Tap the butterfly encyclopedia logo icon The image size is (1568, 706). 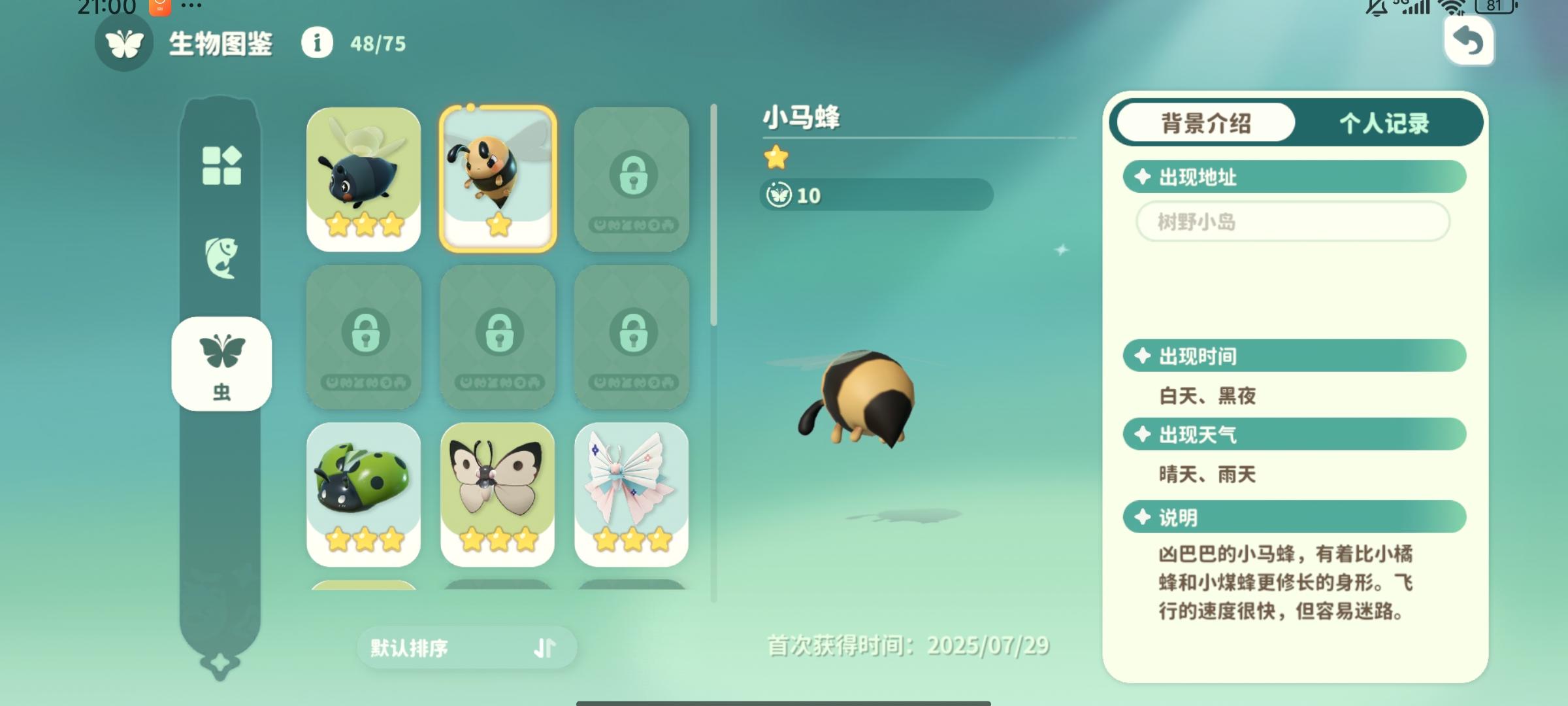124,45
